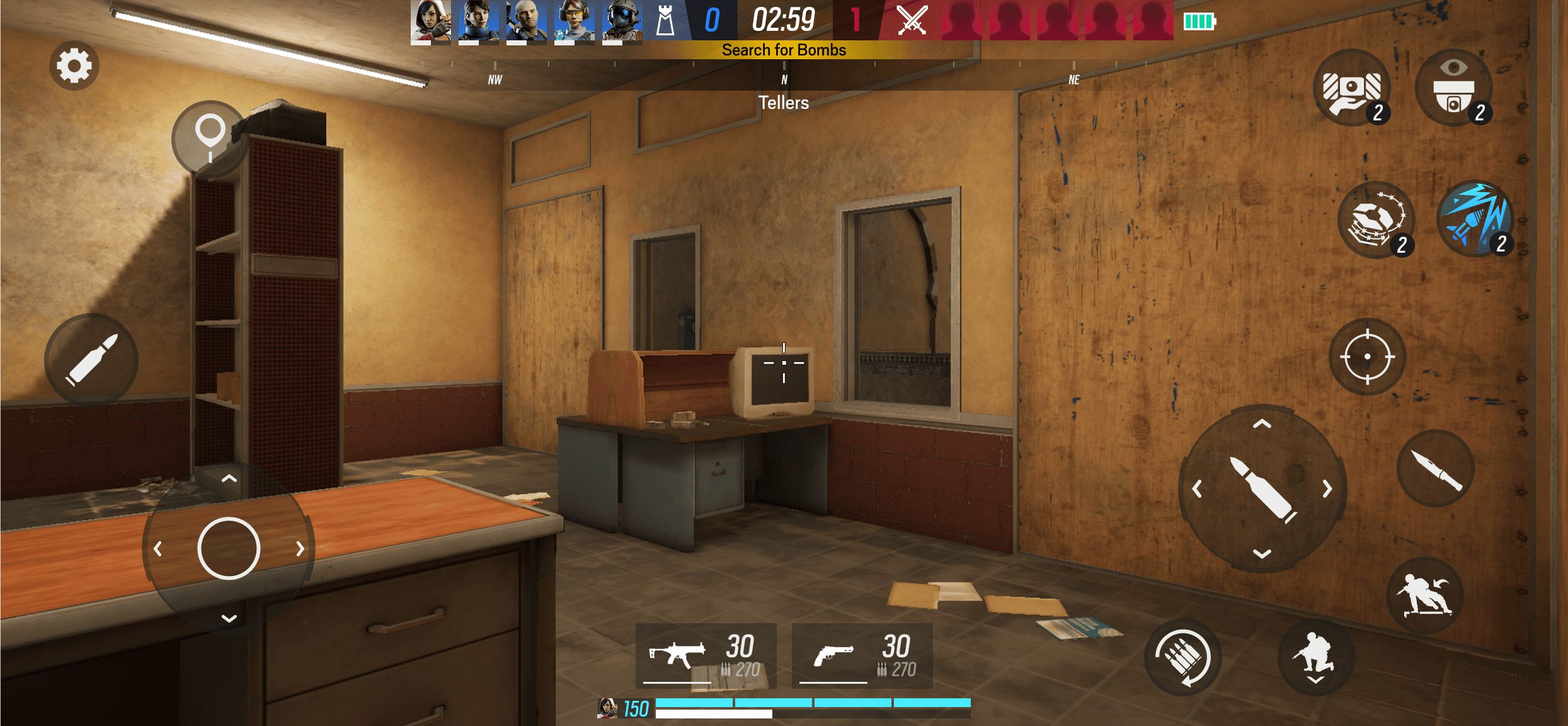Tap the Search for Bombs objective banner
The height and width of the screenshot is (726, 1568).
click(x=784, y=50)
